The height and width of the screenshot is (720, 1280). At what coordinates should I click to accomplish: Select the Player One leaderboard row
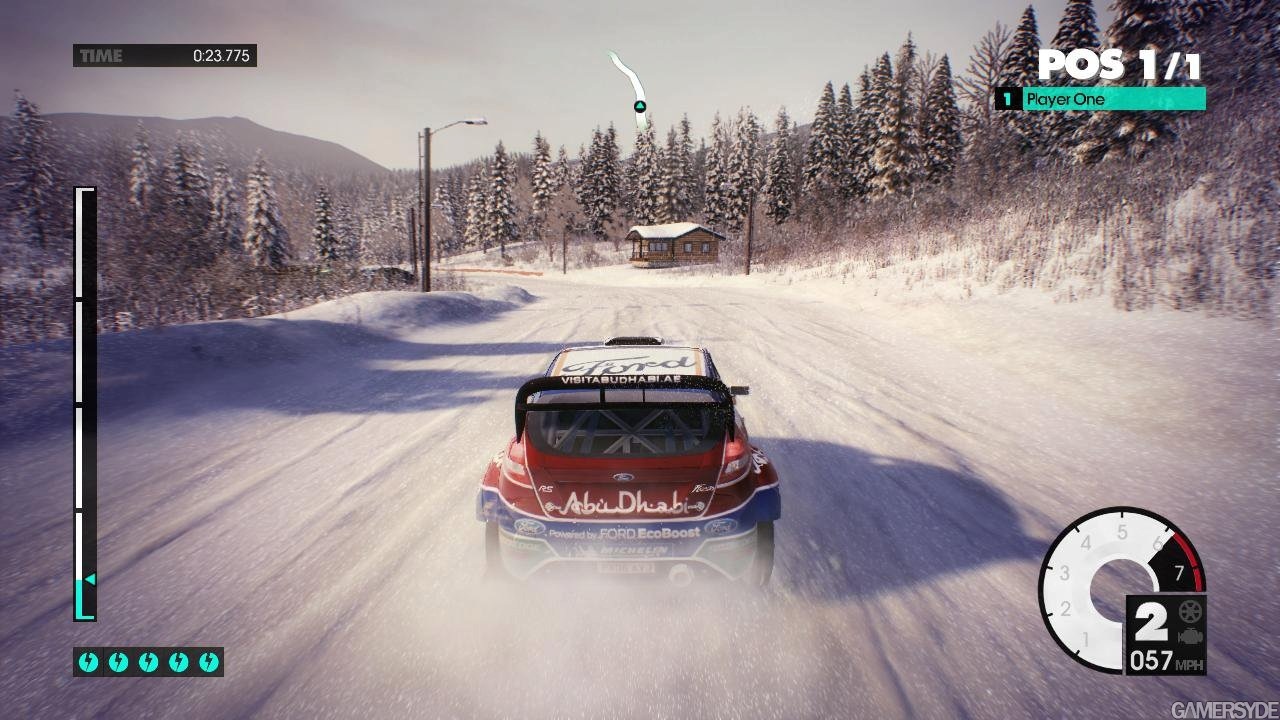point(1100,99)
